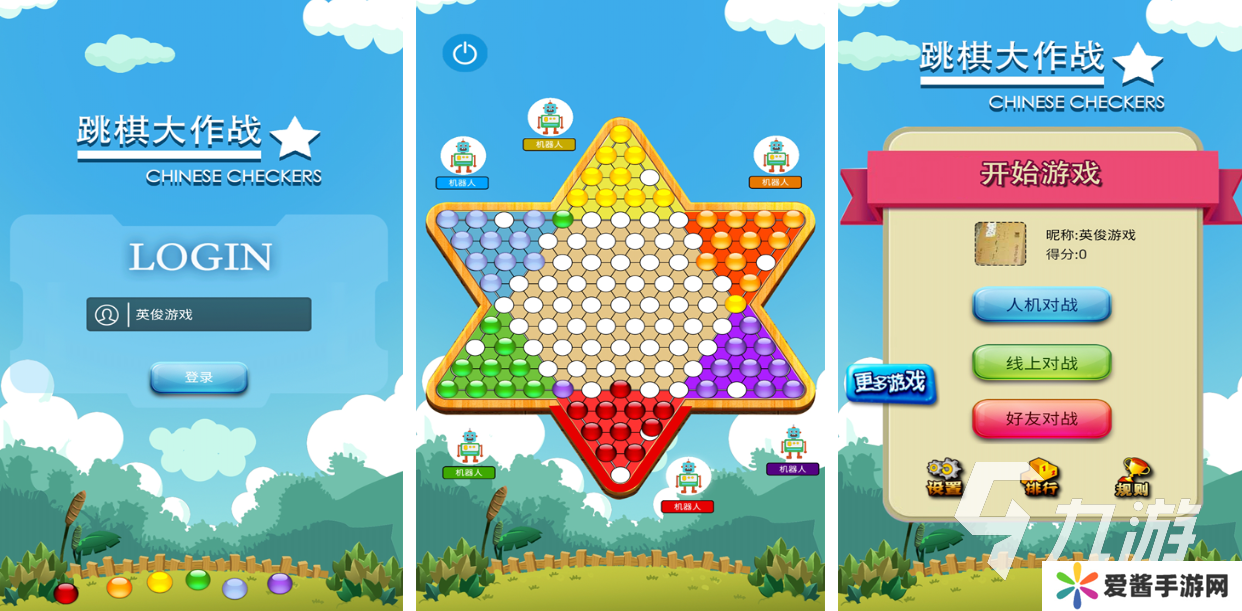Screen dimensions: 1242x611
Task: Select the blue robot player avatar
Action: 462,157
